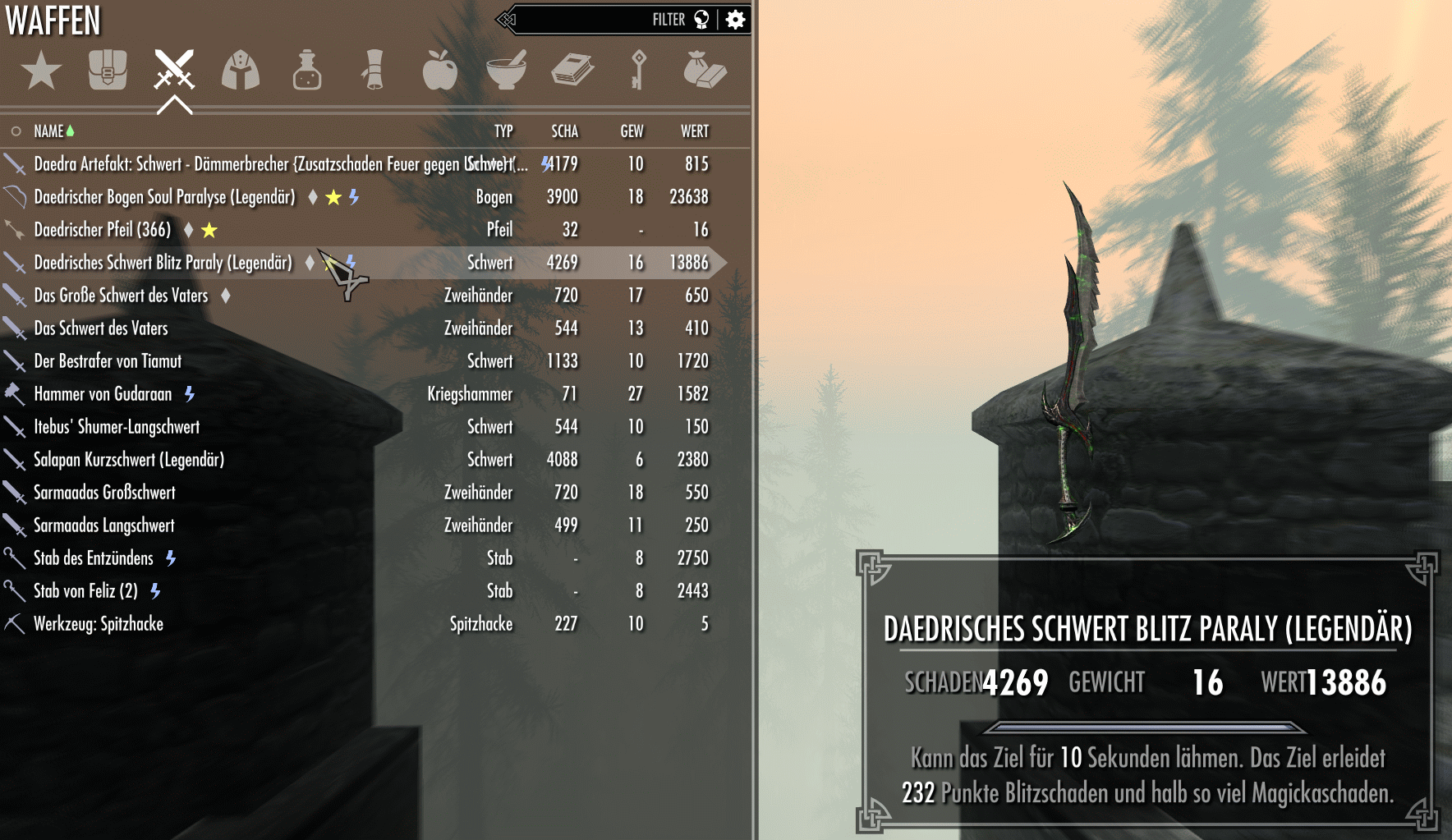
Task: Sort list by WERT column header
Action: point(694,130)
